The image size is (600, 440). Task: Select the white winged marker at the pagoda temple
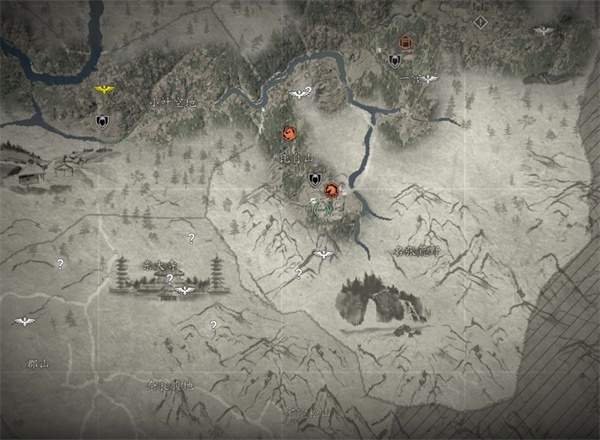click(183, 291)
